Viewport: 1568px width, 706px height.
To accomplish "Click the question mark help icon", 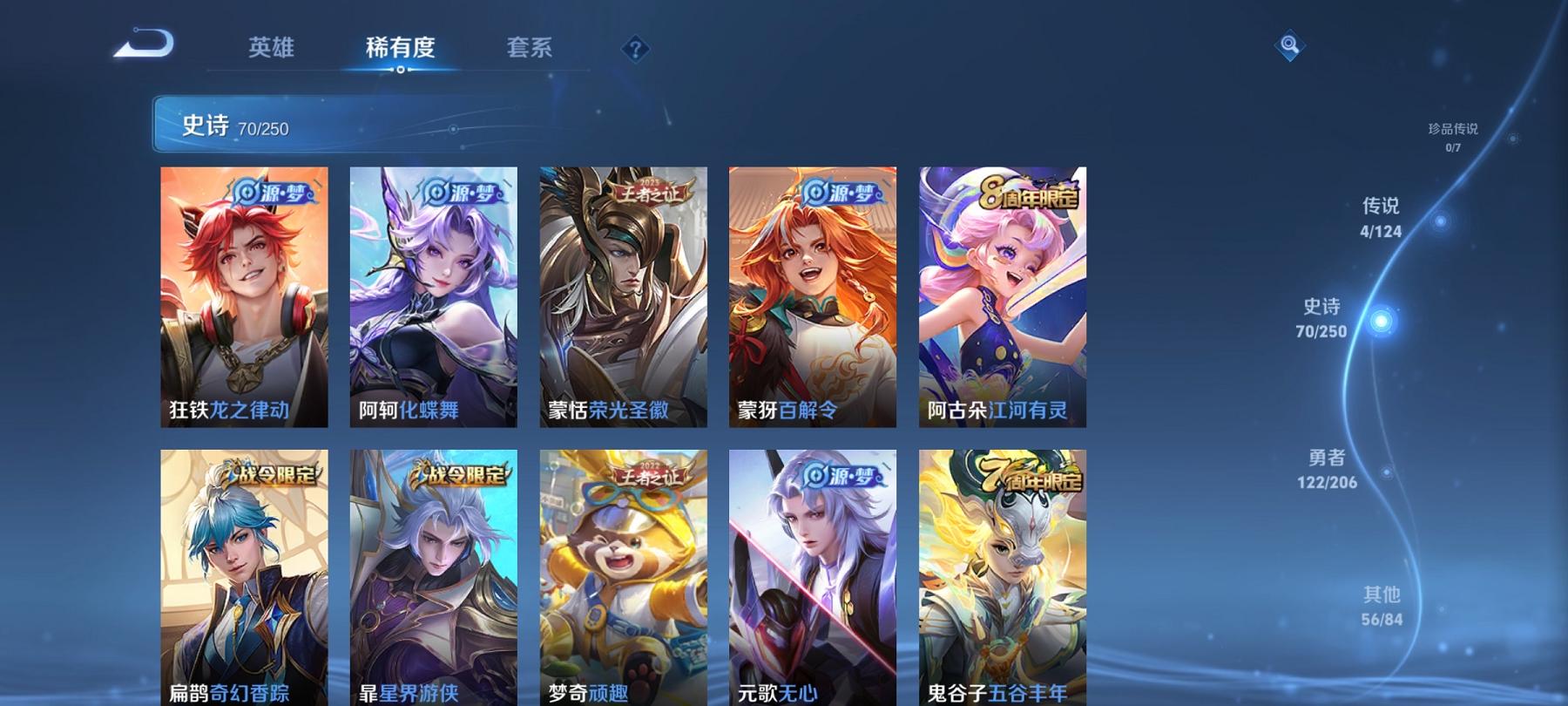I will click(639, 50).
